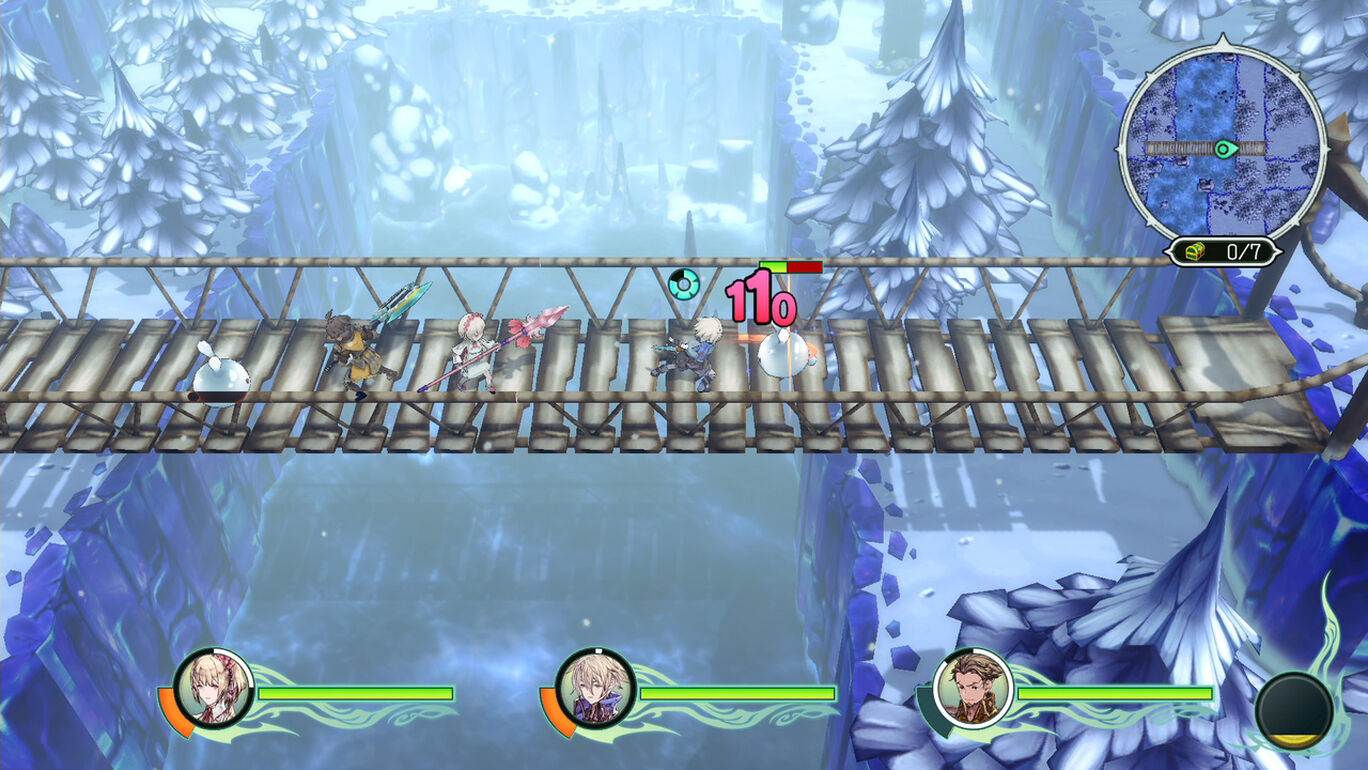Select the snowman enemy's red HP bar

click(x=804, y=267)
